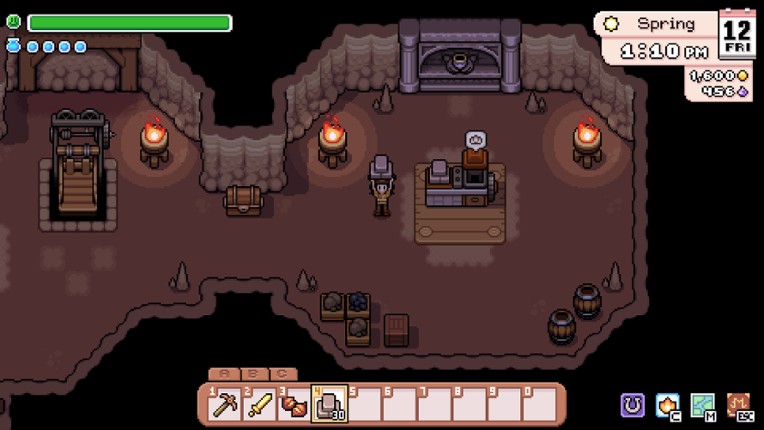Choose the orange seeds in slot 3

(x=293, y=405)
